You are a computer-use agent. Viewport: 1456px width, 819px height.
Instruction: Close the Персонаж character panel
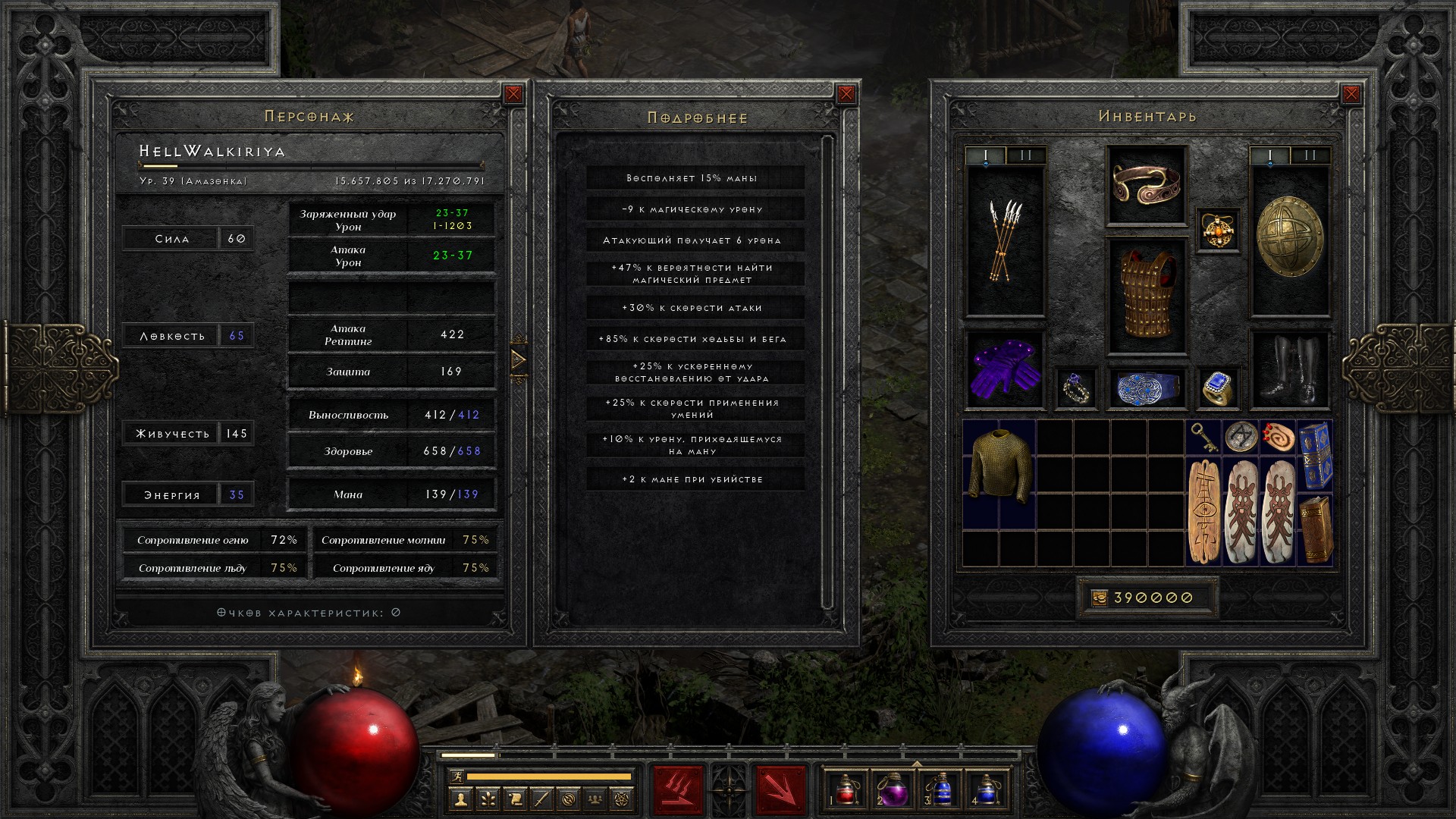coord(513,94)
